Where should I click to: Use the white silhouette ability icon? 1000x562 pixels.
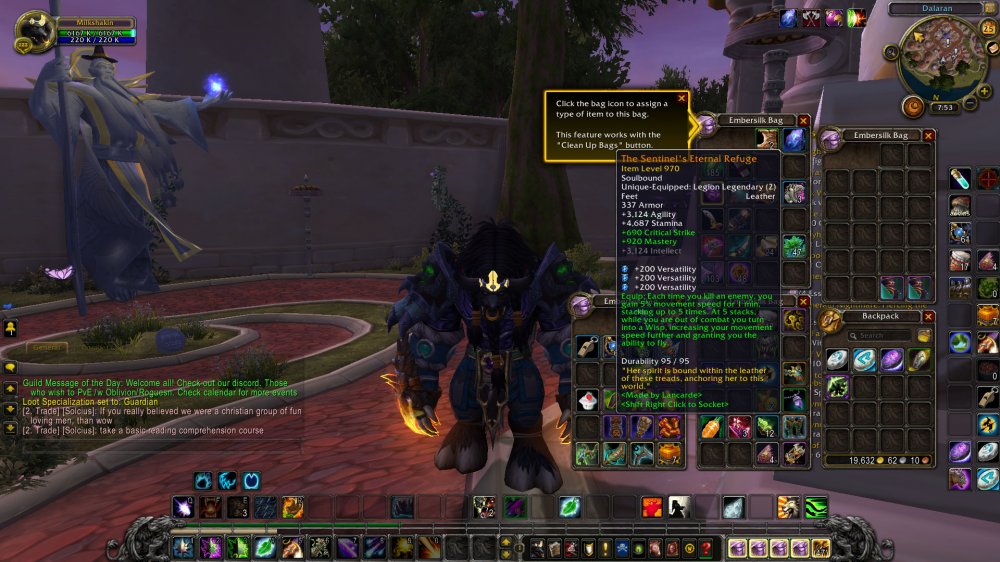(679, 507)
